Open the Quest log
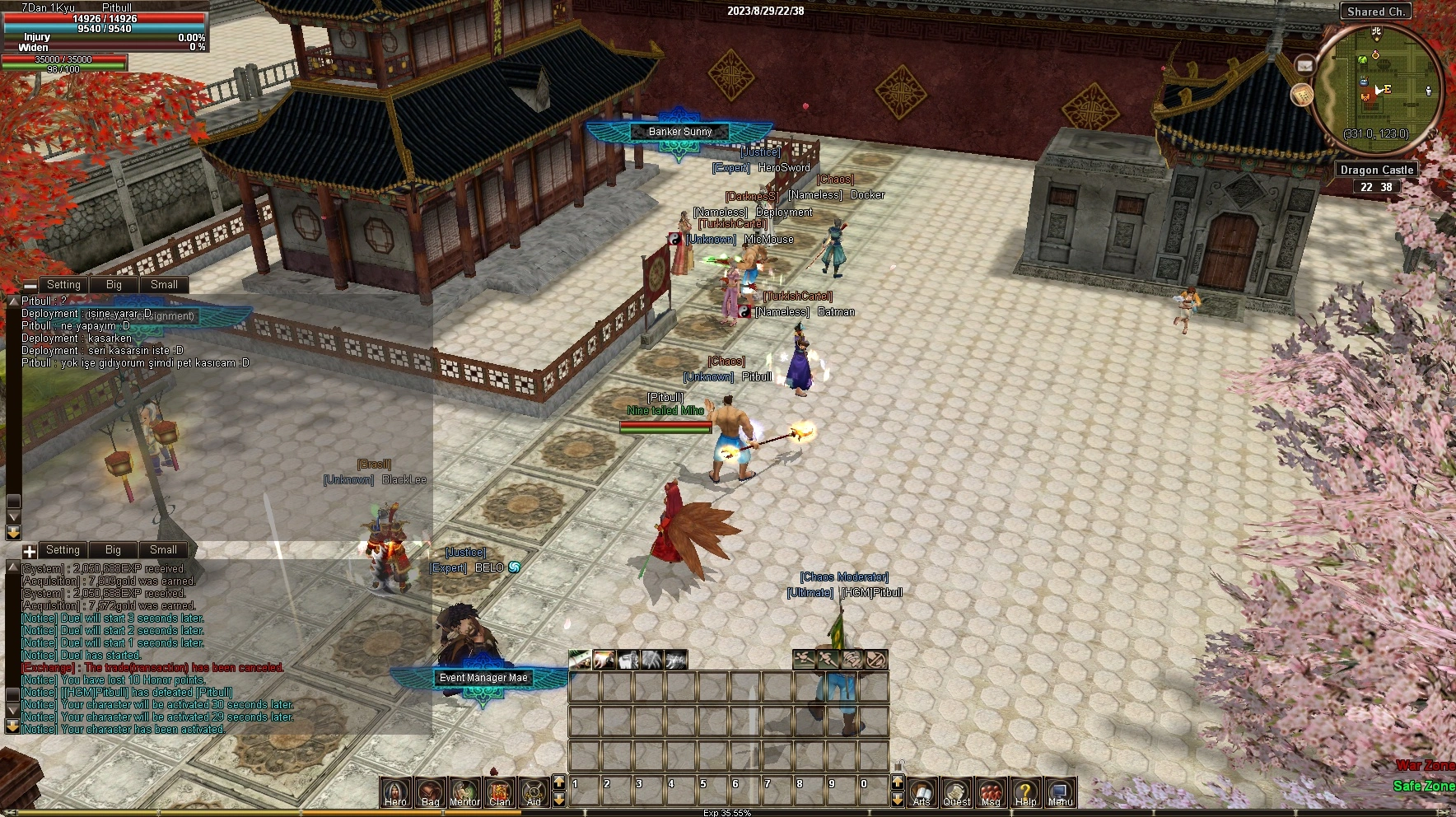This screenshot has height=817, width=1456. 956,792
